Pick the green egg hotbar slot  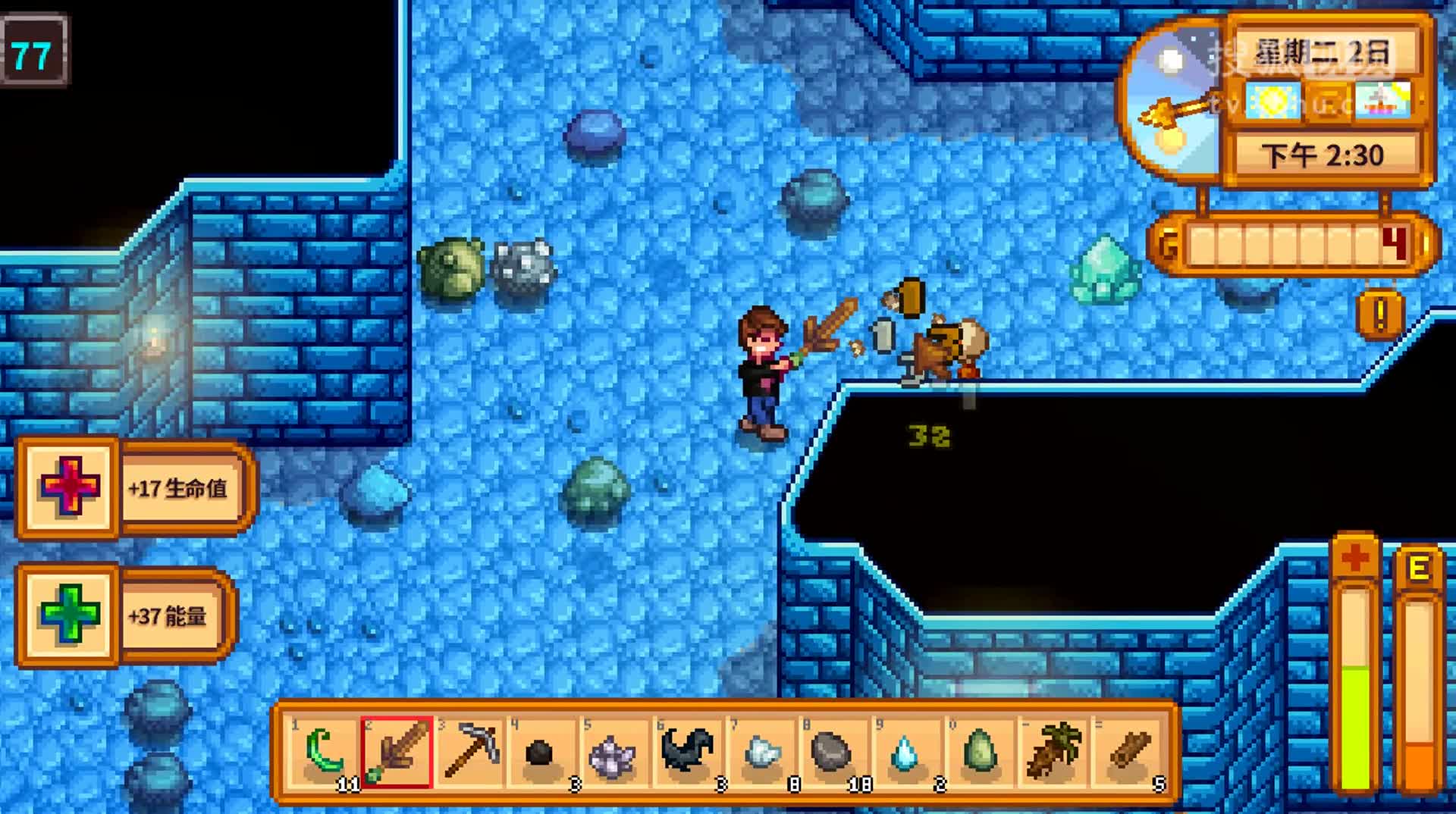pyautogui.click(x=980, y=753)
